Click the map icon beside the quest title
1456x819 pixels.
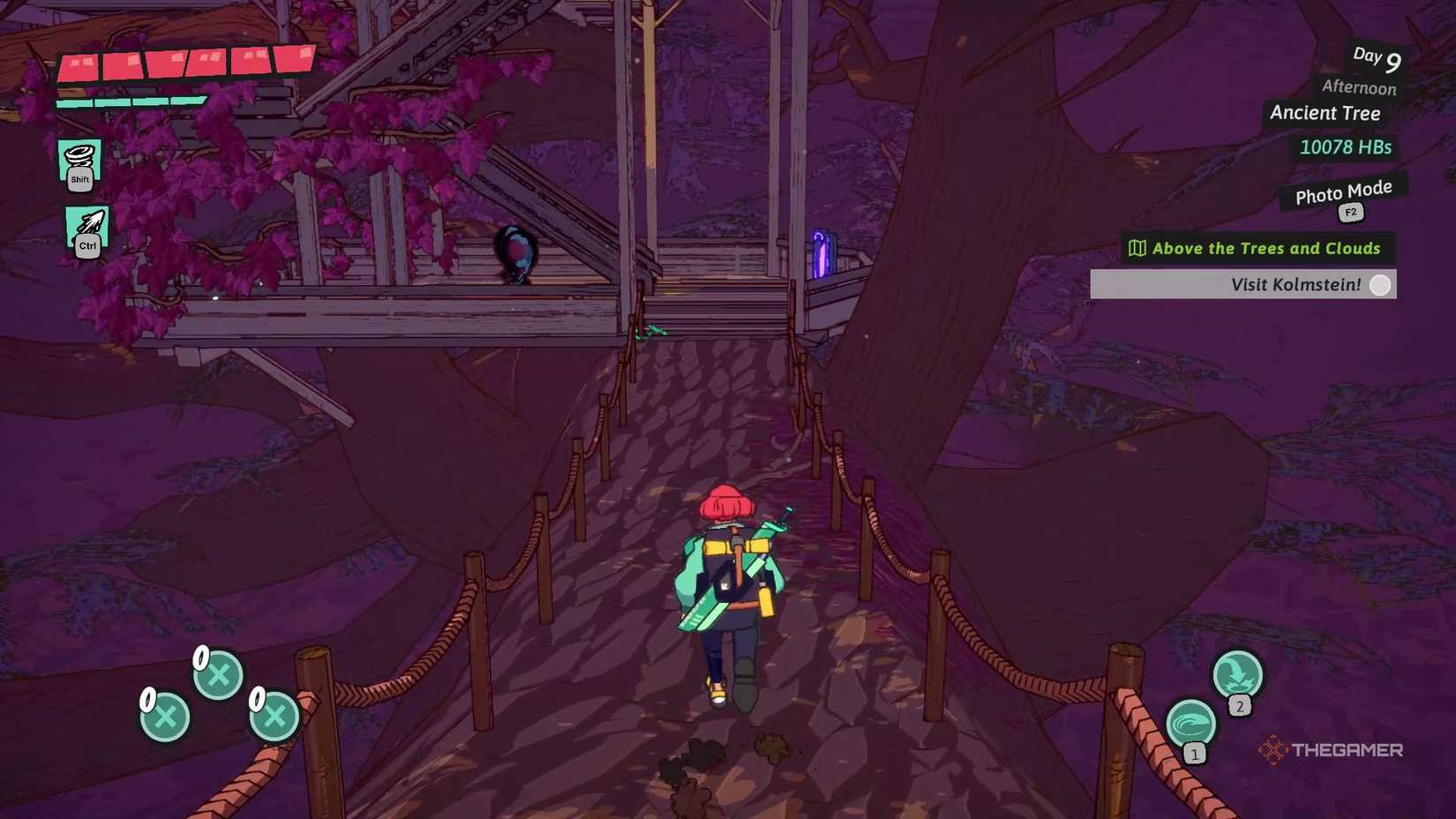(x=1139, y=248)
